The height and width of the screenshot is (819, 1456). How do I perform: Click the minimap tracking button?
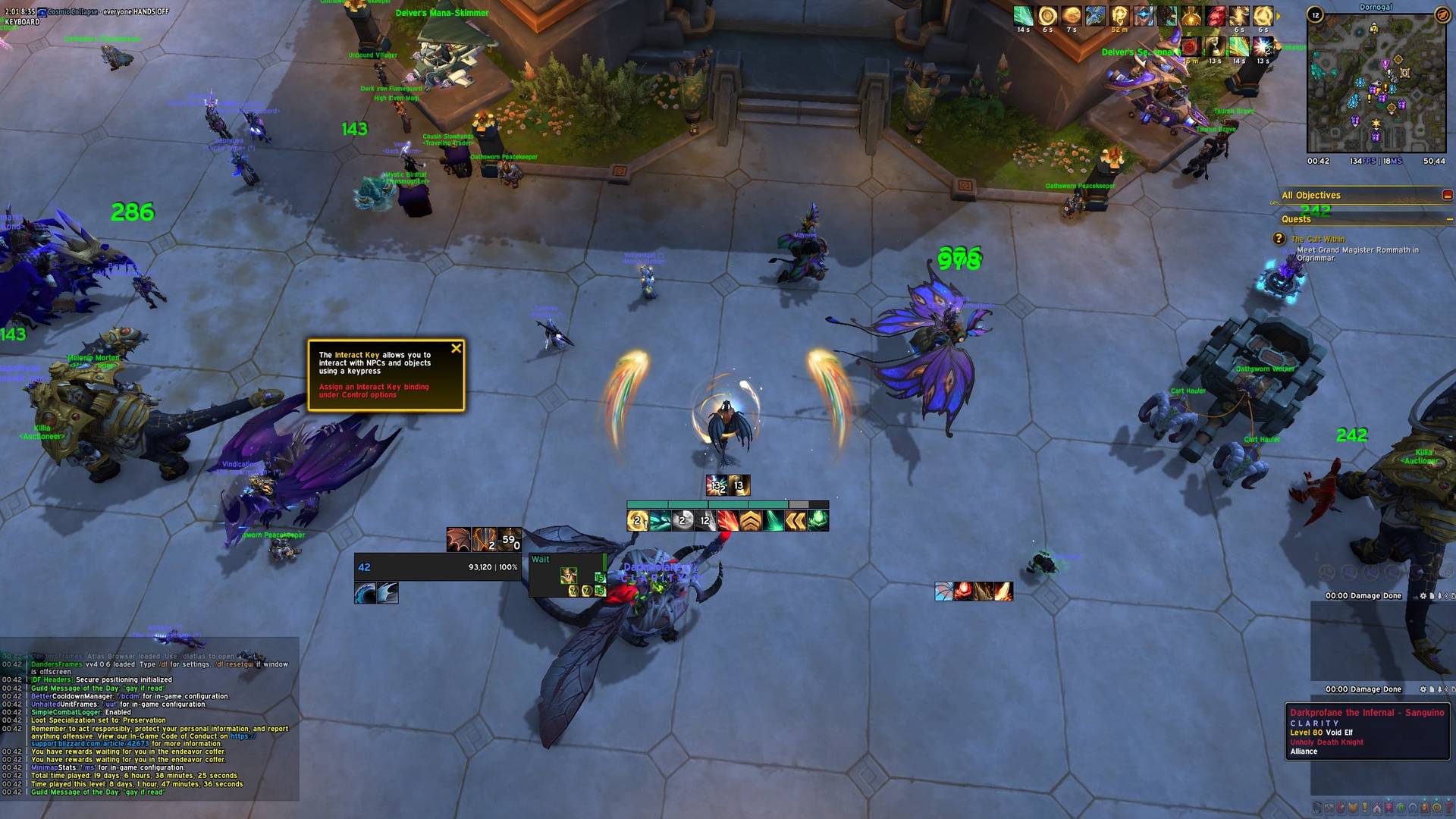[x=1442, y=15]
